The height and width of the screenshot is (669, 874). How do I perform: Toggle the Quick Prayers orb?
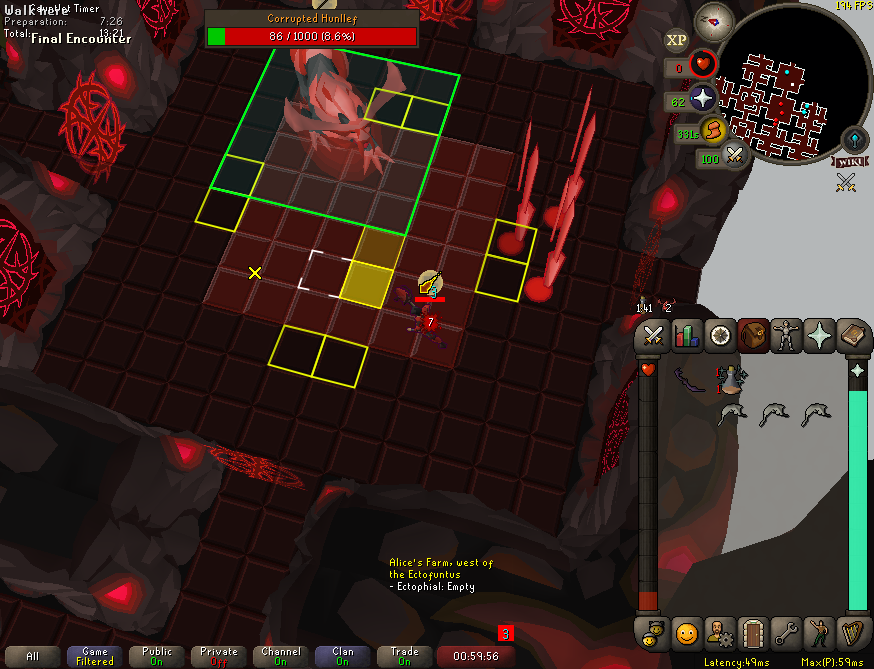point(703,99)
